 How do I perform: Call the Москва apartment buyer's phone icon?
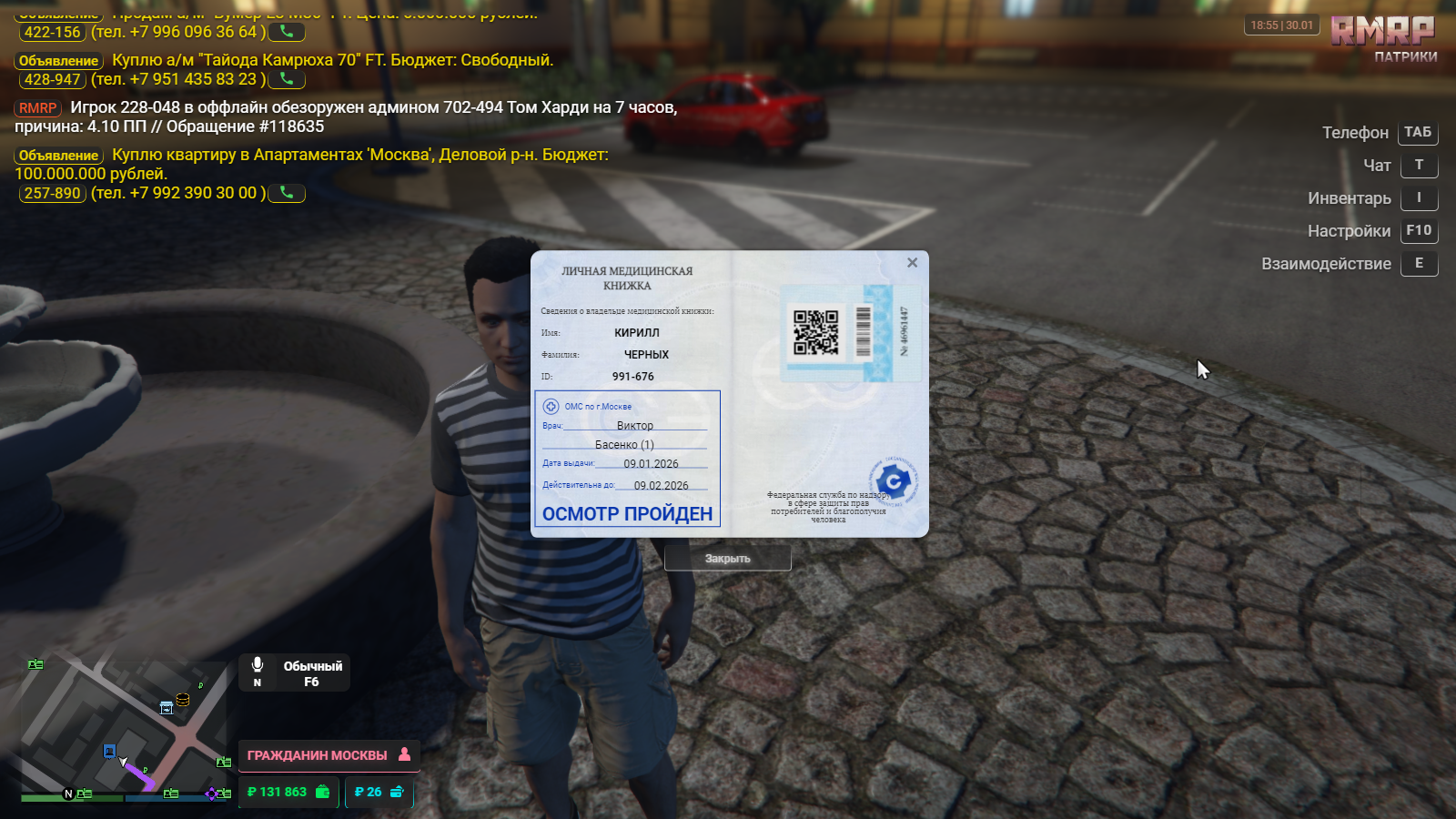point(287,193)
